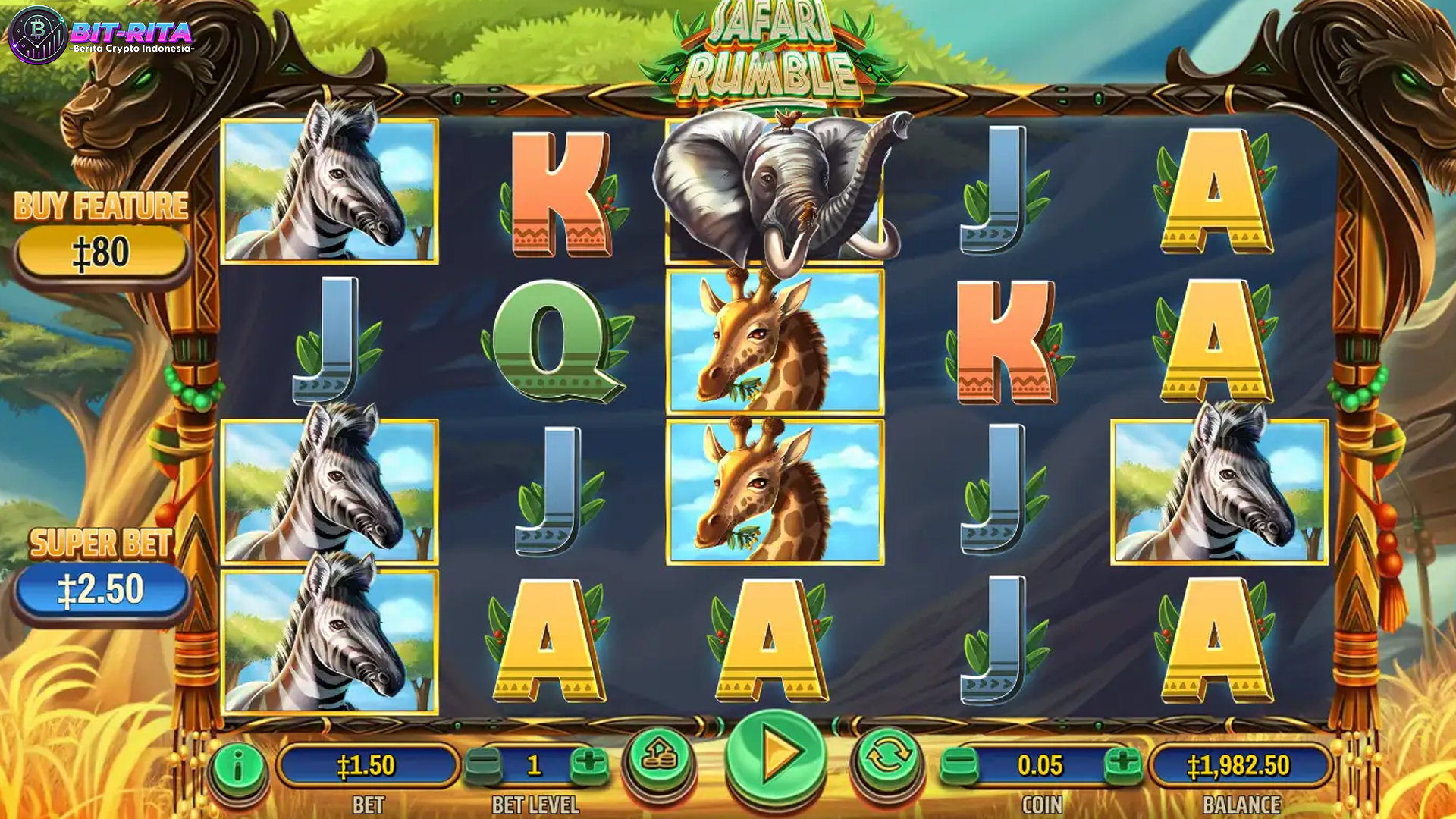Open the info paytable button
The width and height of the screenshot is (1456, 819).
pos(237,767)
